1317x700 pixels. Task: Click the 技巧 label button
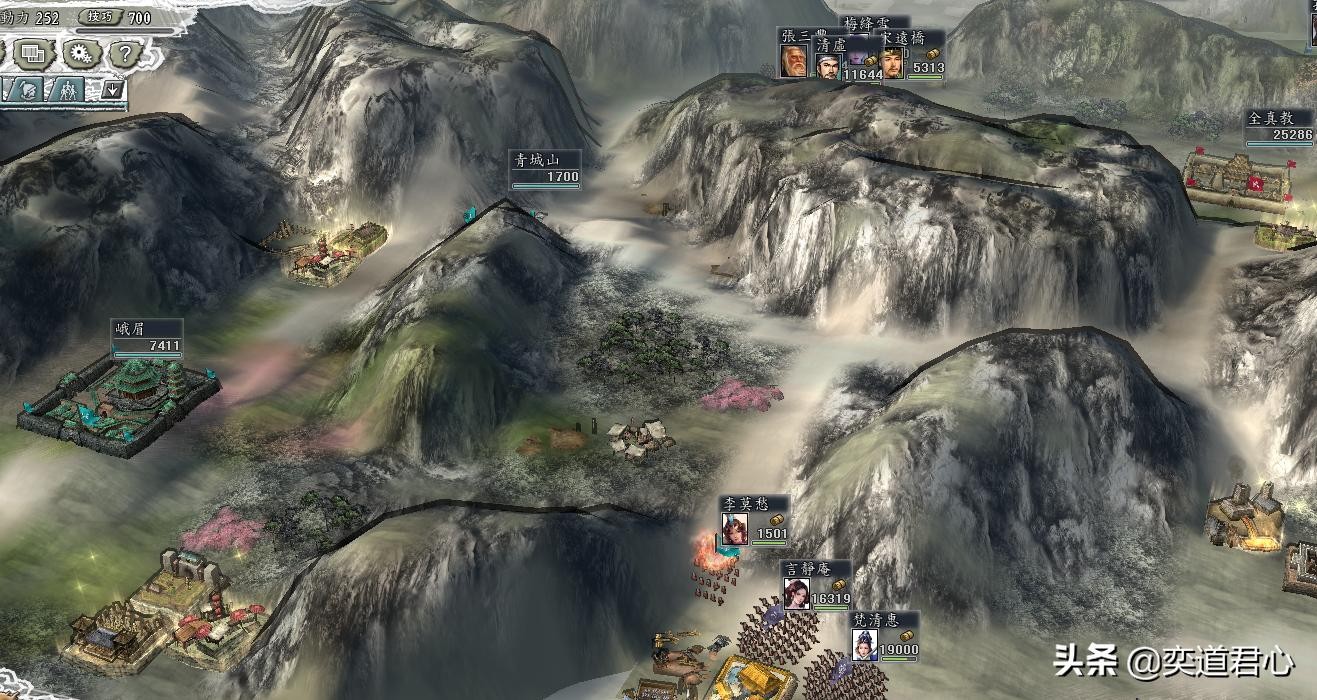pos(100,17)
